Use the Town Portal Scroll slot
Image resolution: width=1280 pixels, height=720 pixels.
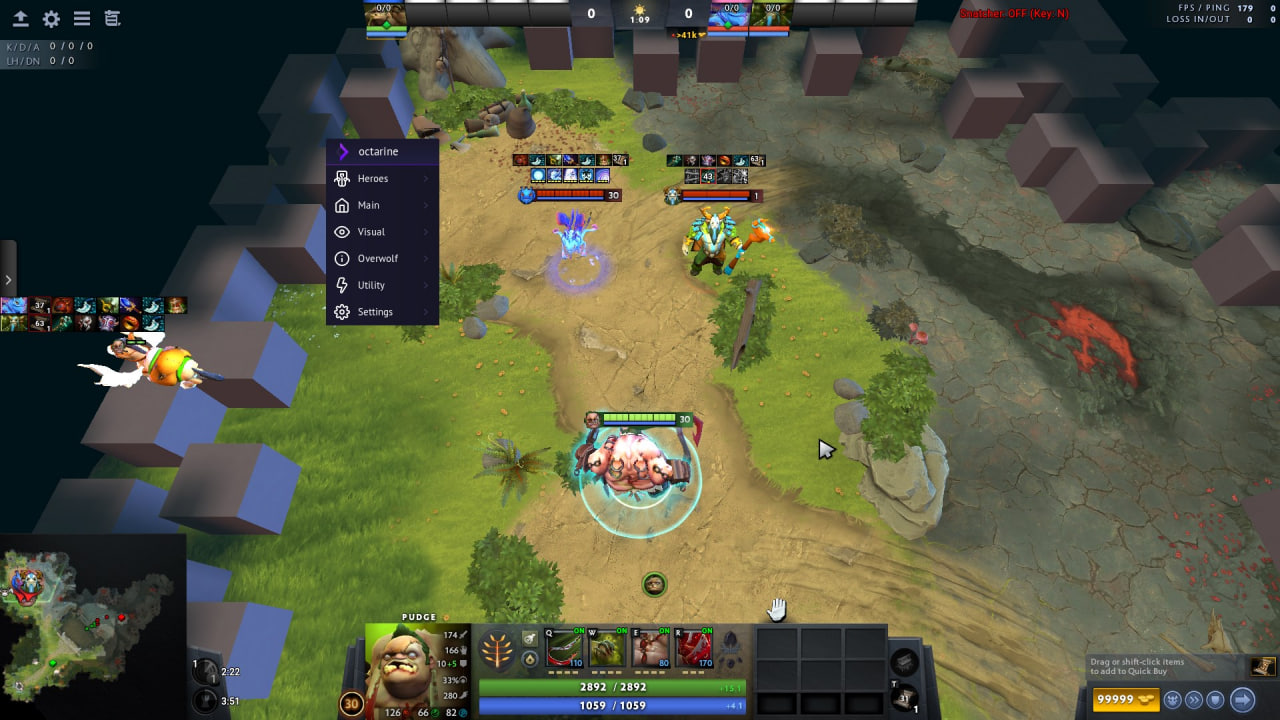[905, 699]
